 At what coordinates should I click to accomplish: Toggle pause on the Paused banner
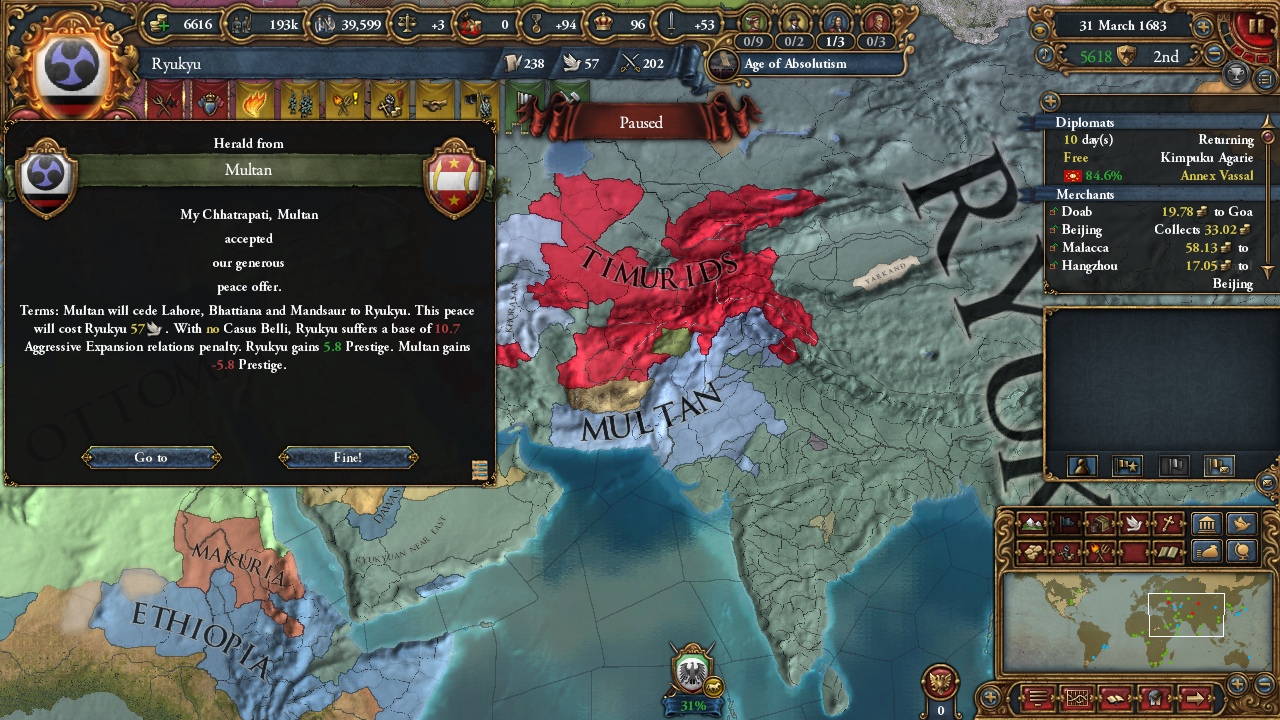click(640, 122)
